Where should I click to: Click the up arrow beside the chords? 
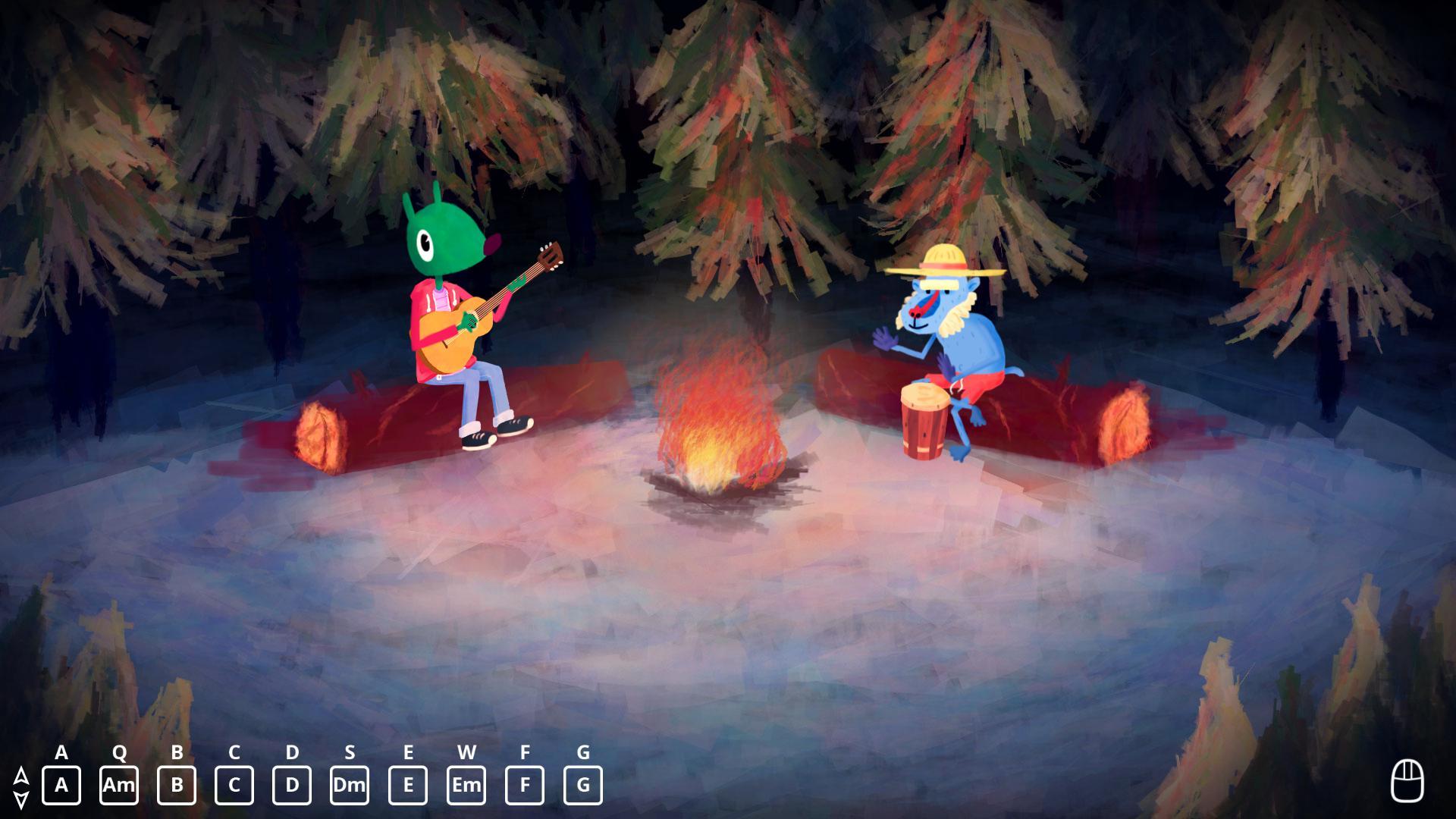21,775
